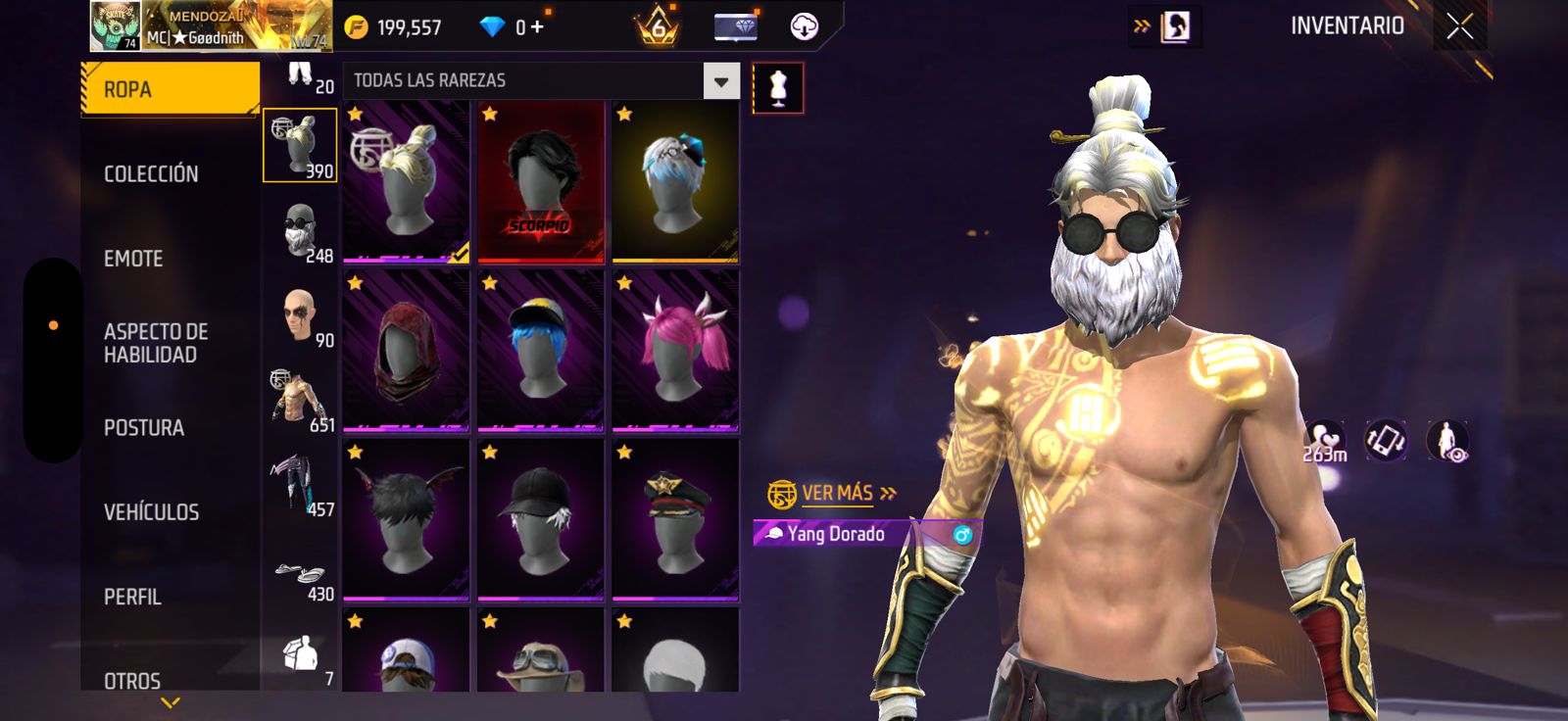Choose the red hood head item

coord(406,351)
